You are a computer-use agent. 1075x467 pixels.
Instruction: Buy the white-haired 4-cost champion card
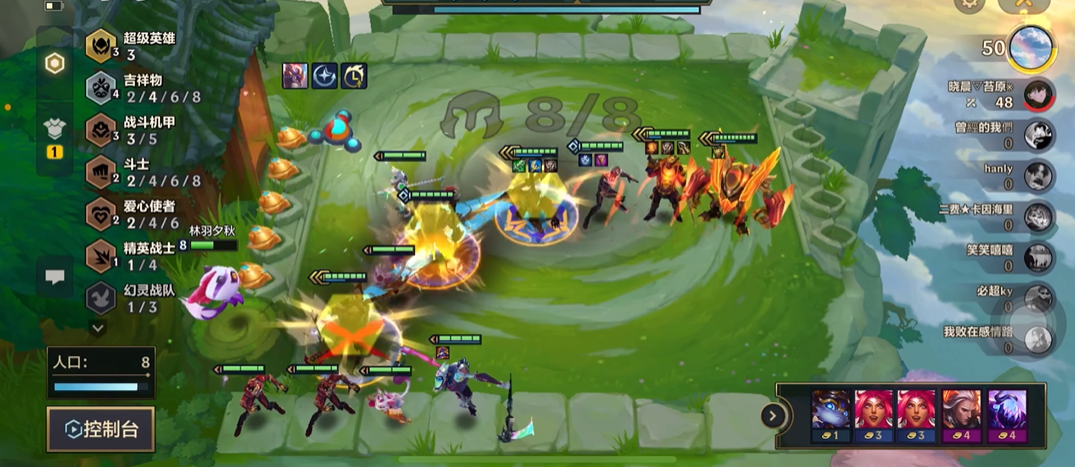click(x=962, y=414)
